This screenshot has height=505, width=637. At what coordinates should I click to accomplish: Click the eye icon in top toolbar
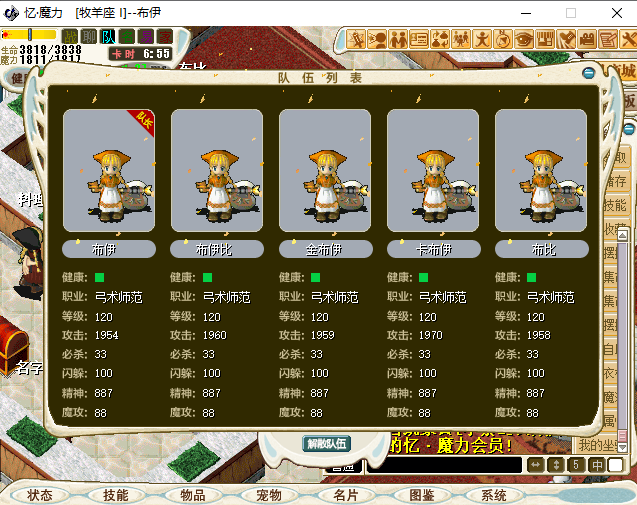523,40
